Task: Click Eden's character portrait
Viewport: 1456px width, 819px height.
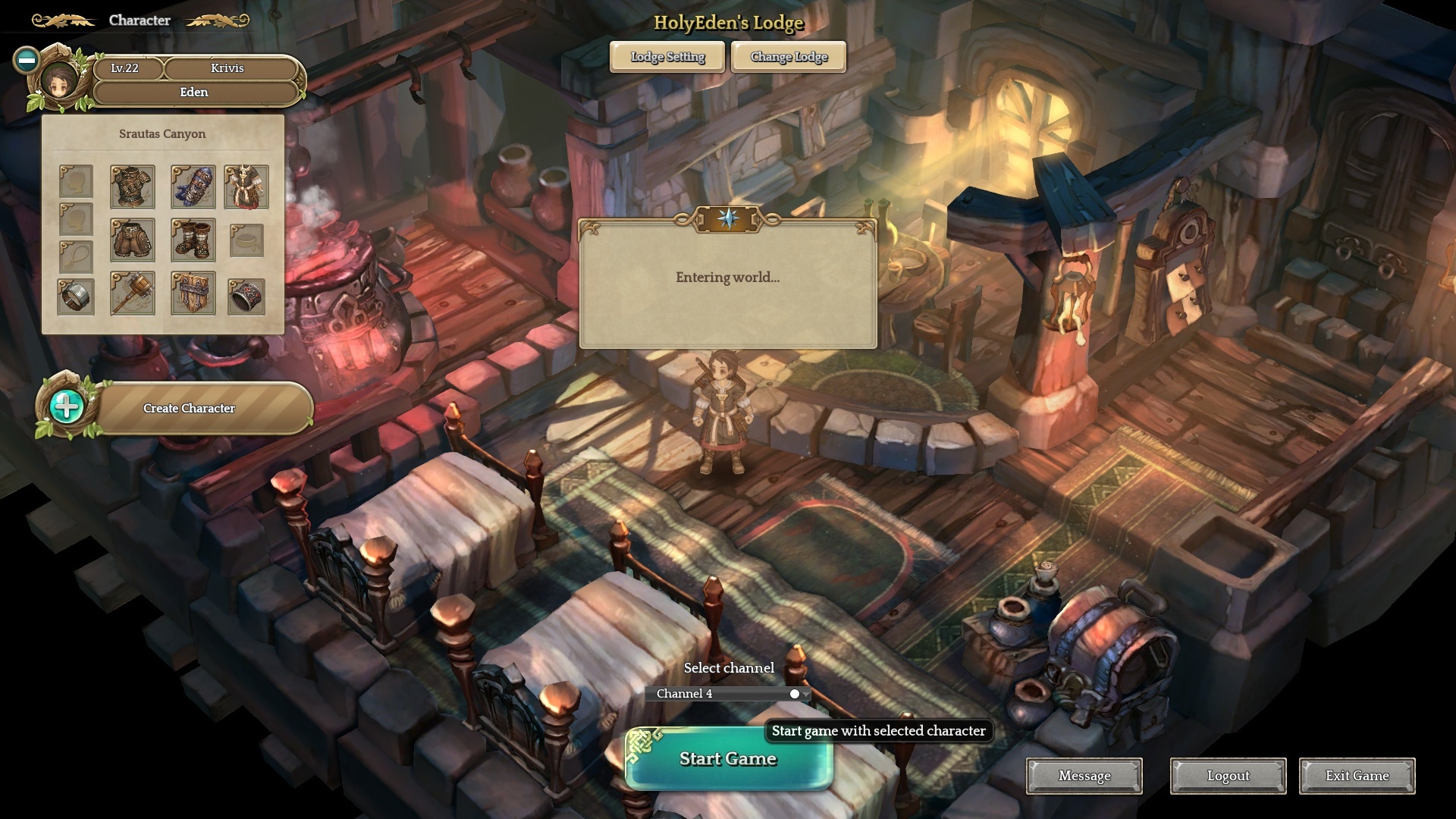Action: coord(59,80)
